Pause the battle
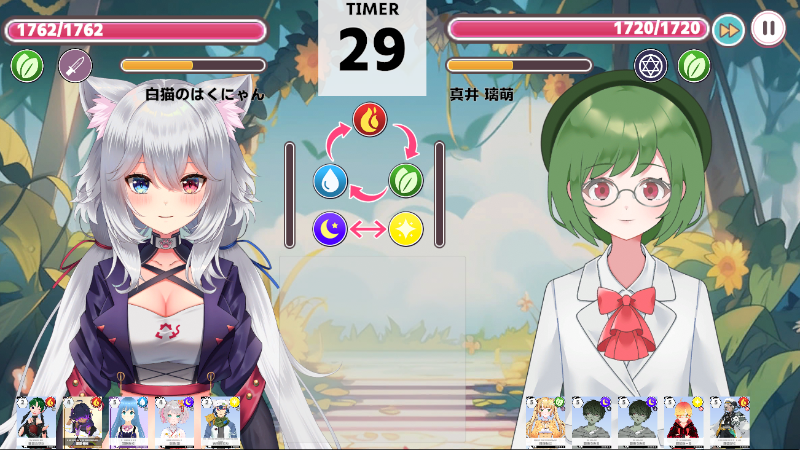The height and width of the screenshot is (450, 800). [x=768, y=28]
